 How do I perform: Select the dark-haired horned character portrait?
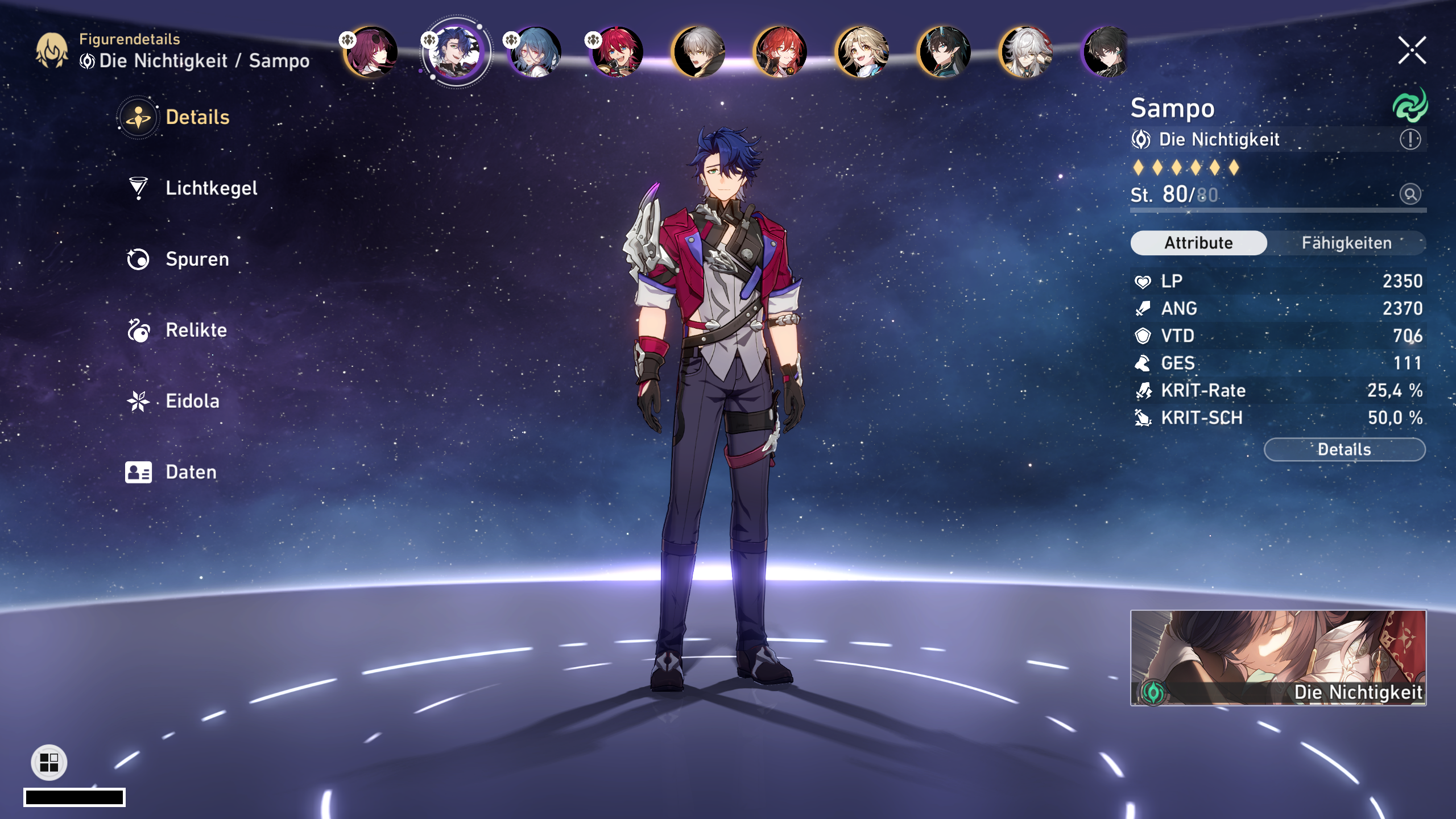coord(945,52)
